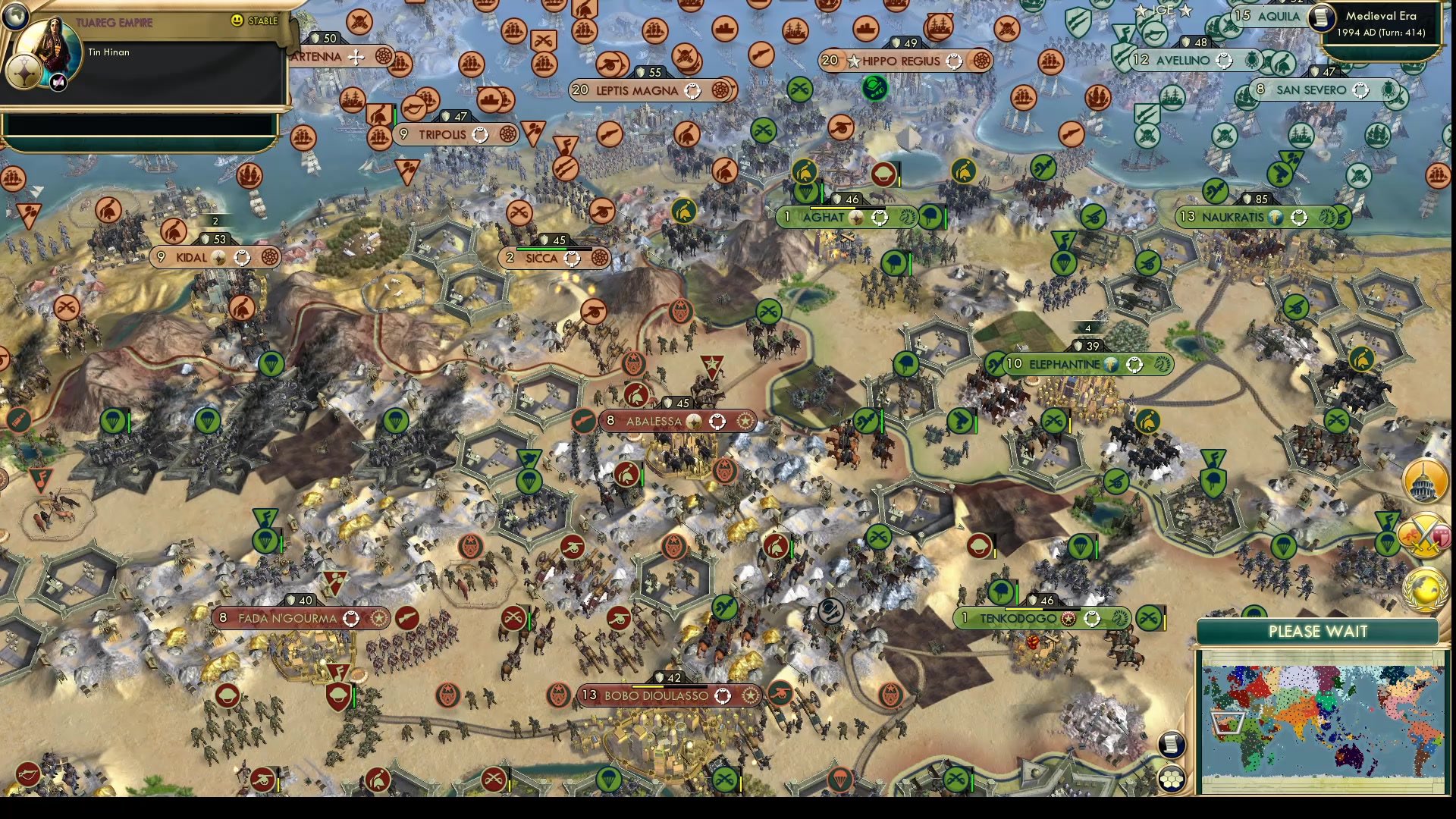This screenshot has height=819, width=1456.
Task: Click Australia on the minimap
Action: tap(1351, 756)
